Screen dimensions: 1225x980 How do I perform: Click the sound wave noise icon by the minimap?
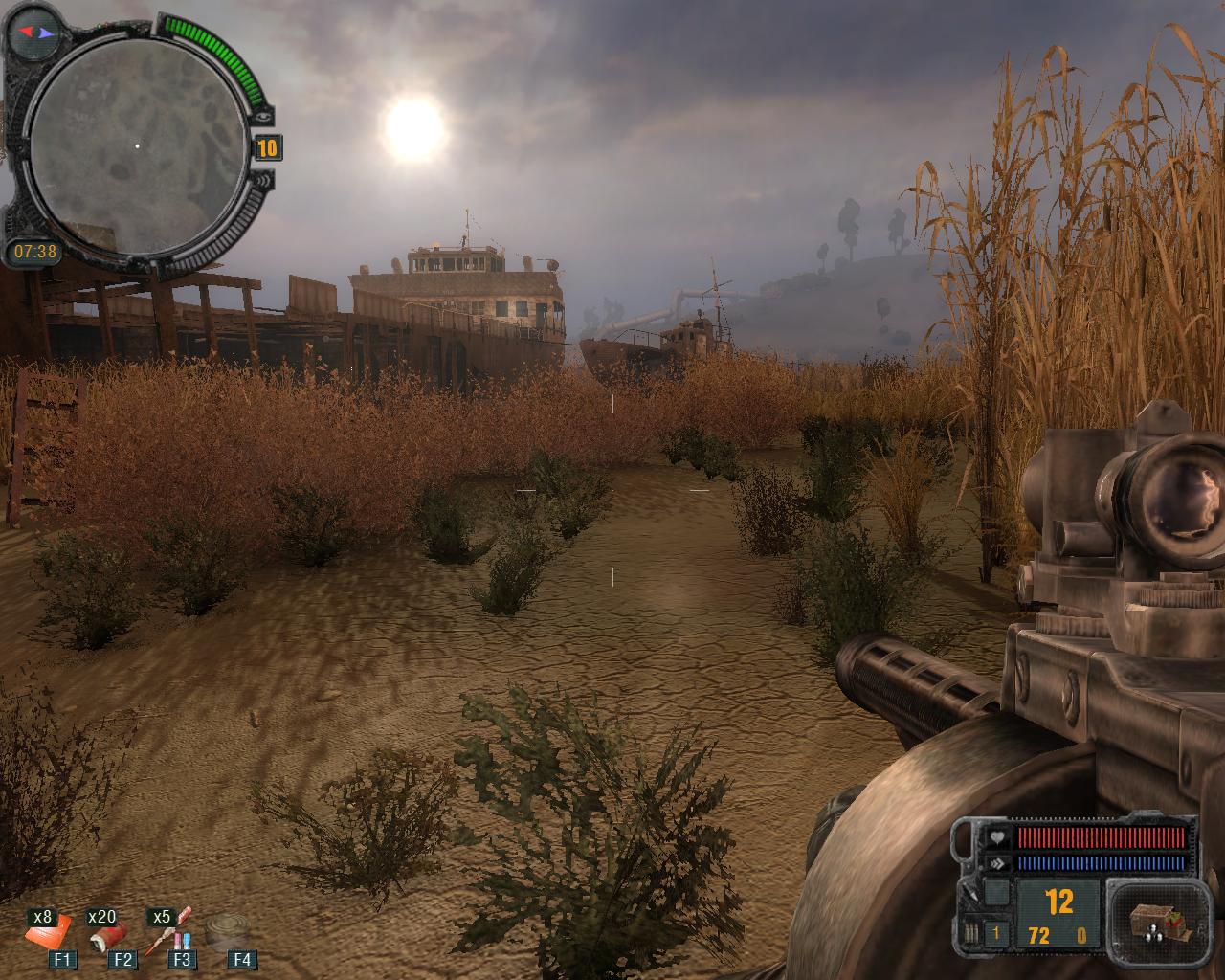coord(265,180)
